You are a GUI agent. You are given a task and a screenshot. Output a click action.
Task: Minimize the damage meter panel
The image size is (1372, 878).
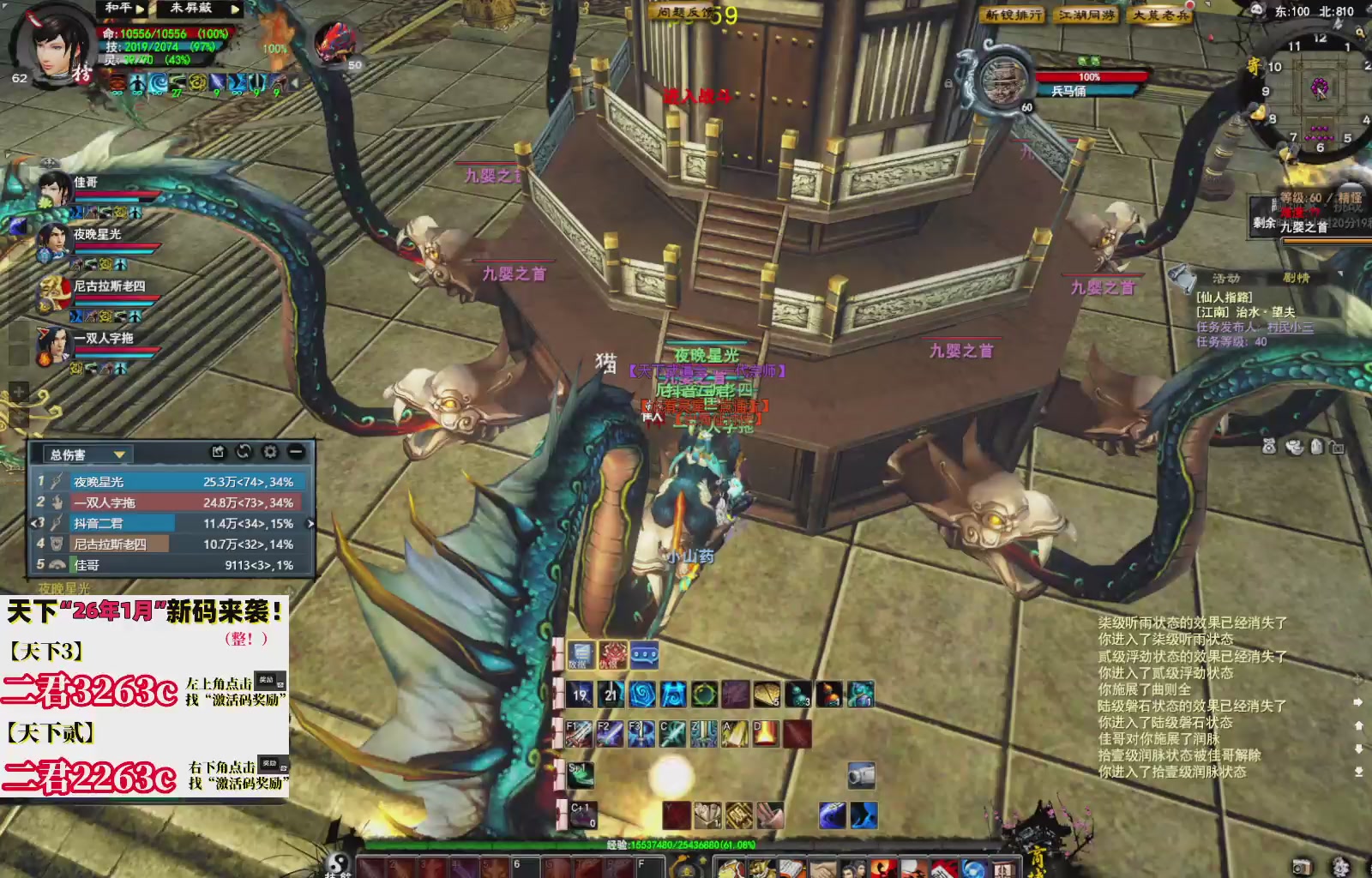296,452
